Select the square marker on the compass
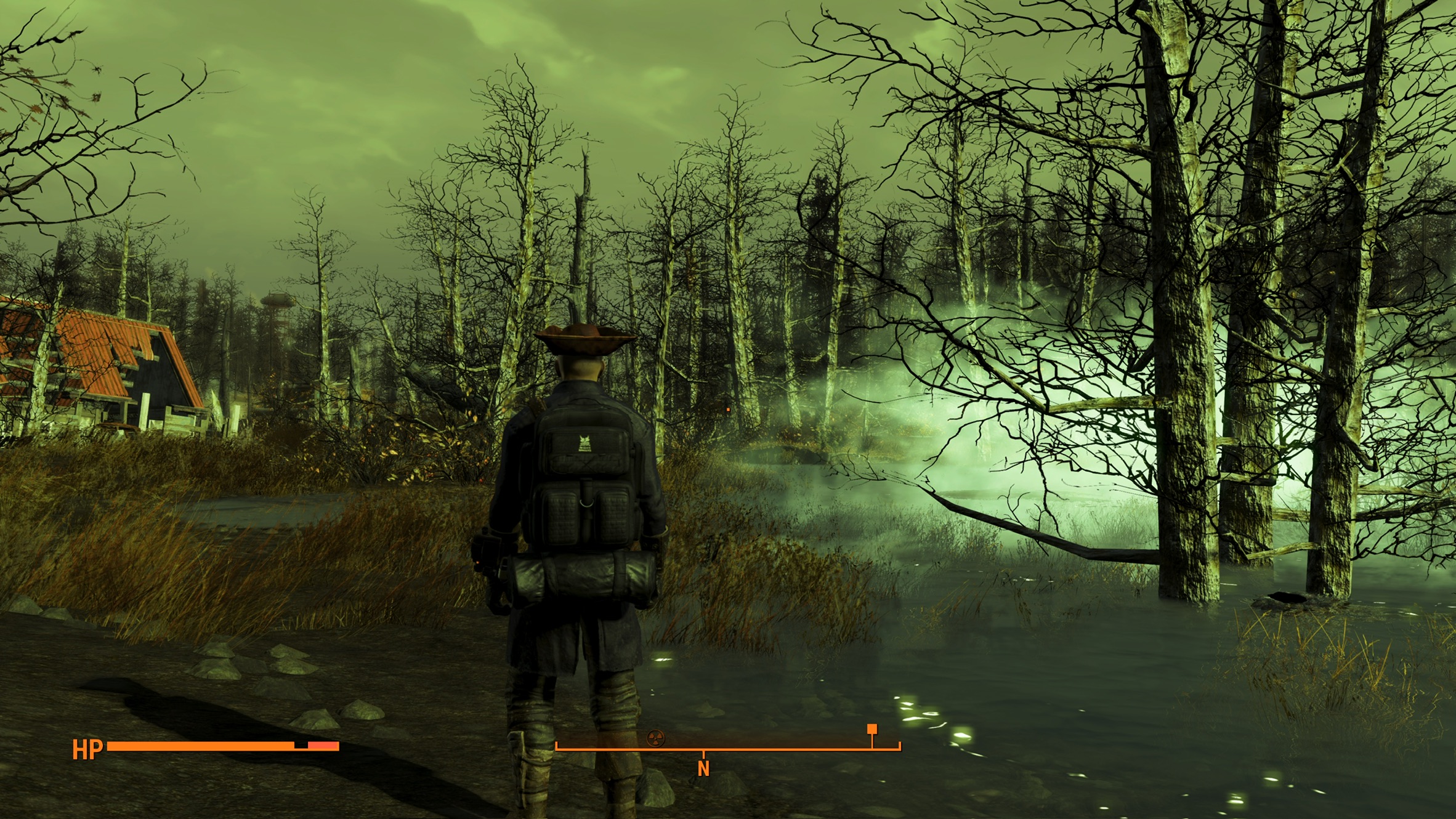The height and width of the screenshot is (819, 1456). tap(872, 729)
